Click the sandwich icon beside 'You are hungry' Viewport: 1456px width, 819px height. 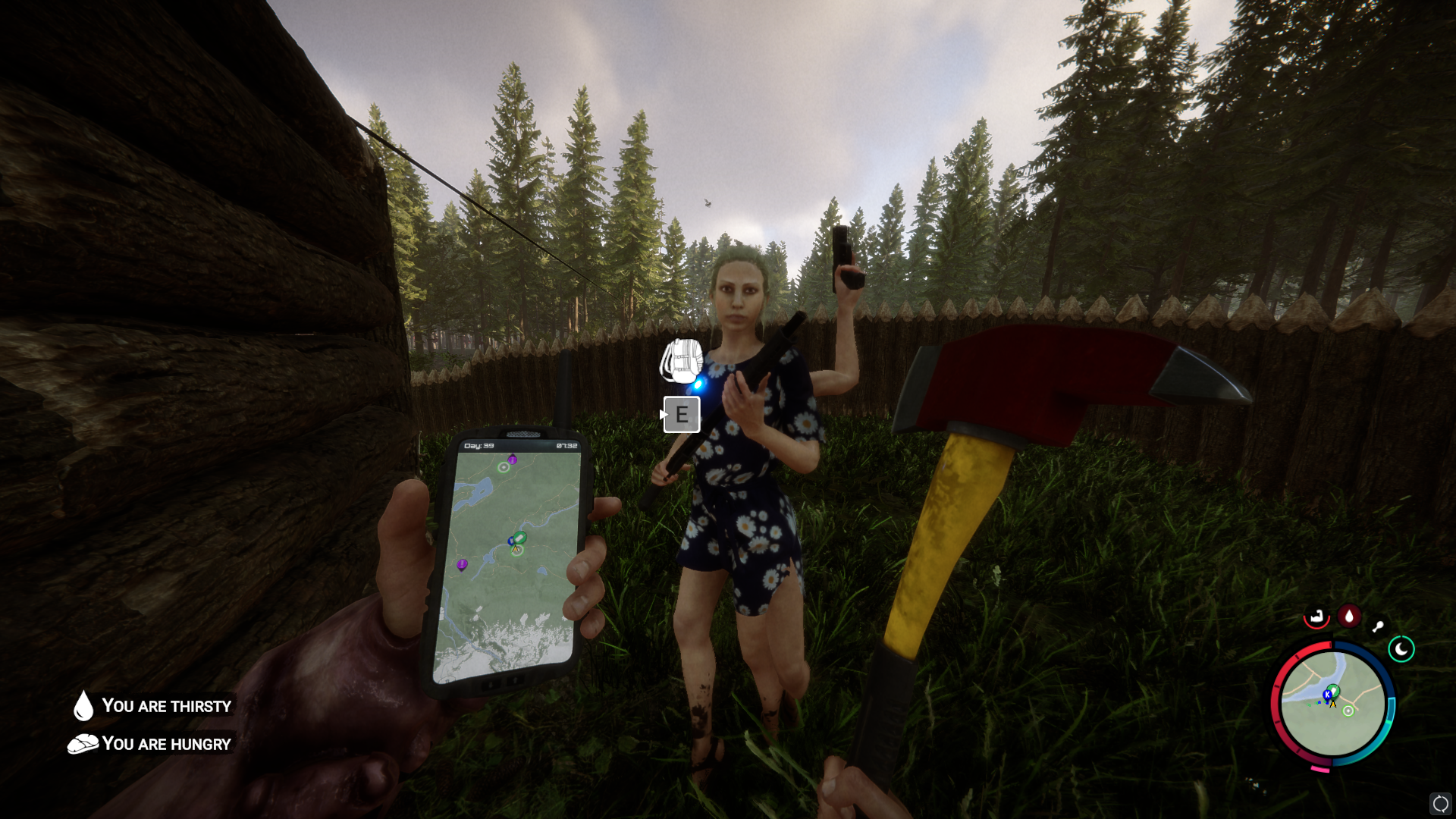click(x=82, y=744)
